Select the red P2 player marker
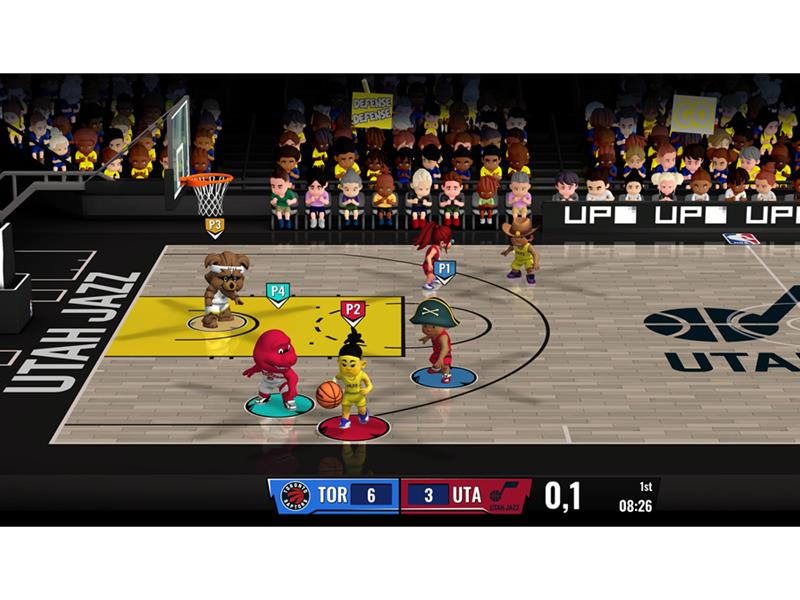Image resolution: width=800 pixels, height=600 pixels. click(x=352, y=310)
